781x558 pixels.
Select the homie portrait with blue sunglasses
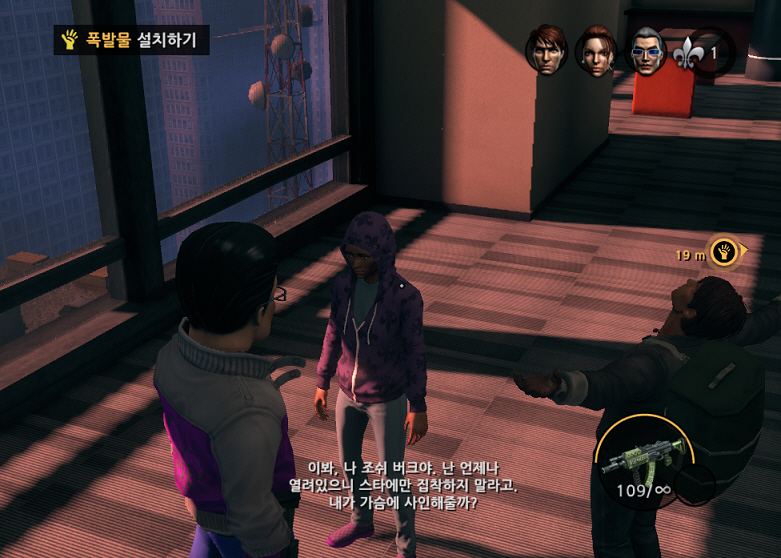pyautogui.click(x=646, y=50)
